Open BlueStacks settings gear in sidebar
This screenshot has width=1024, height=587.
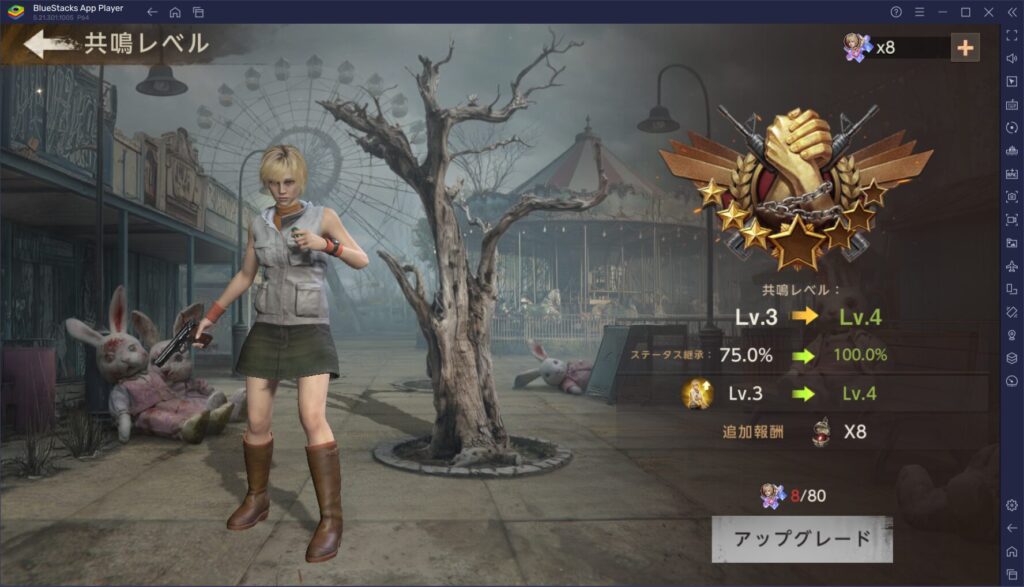pos(1011,505)
